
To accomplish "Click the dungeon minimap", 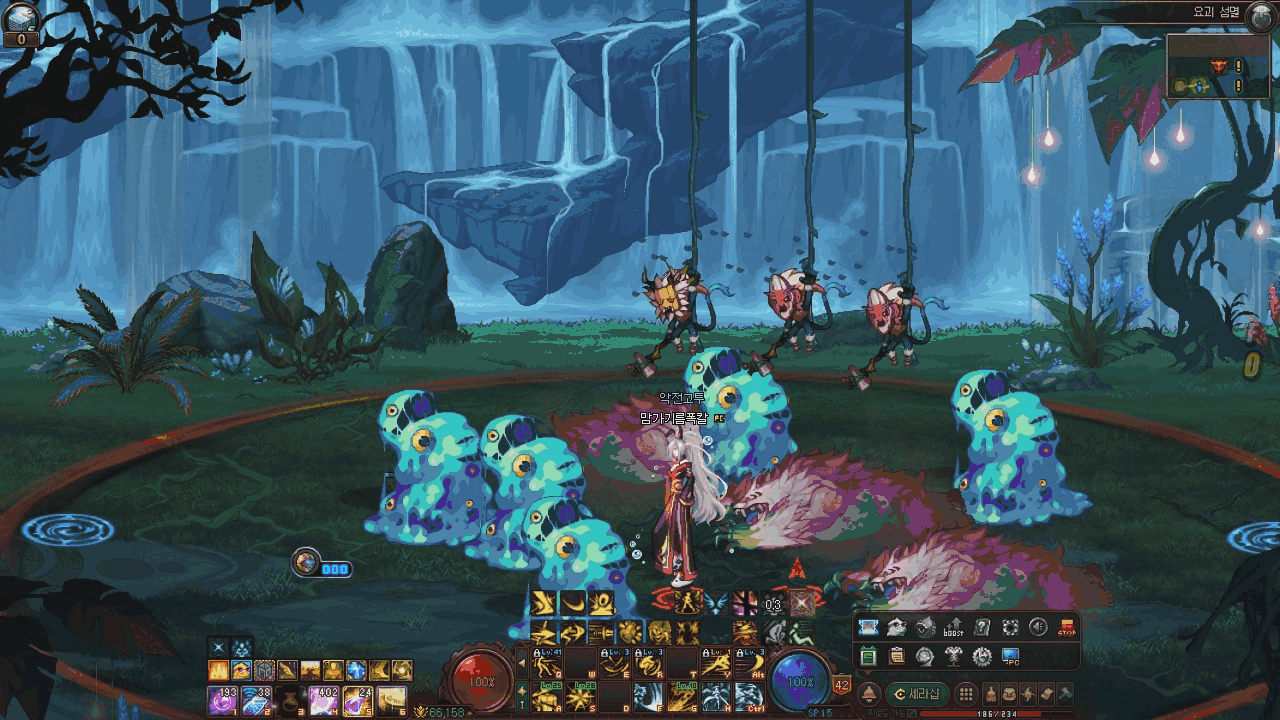I will pyautogui.click(x=1206, y=66).
